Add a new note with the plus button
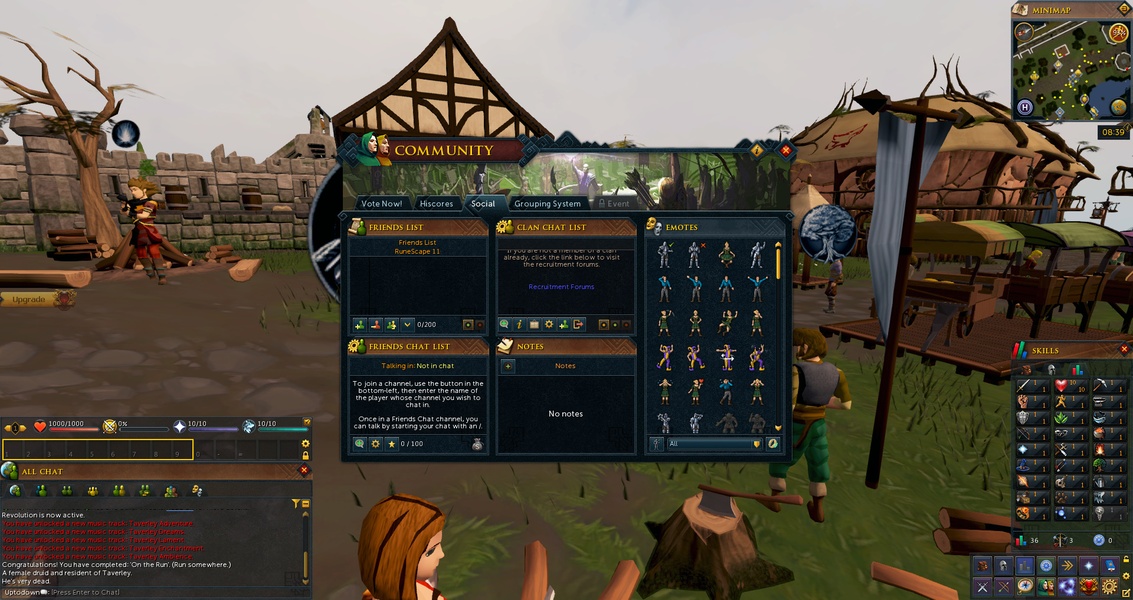Viewport: 1133px width, 600px height. pyautogui.click(x=508, y=366)
